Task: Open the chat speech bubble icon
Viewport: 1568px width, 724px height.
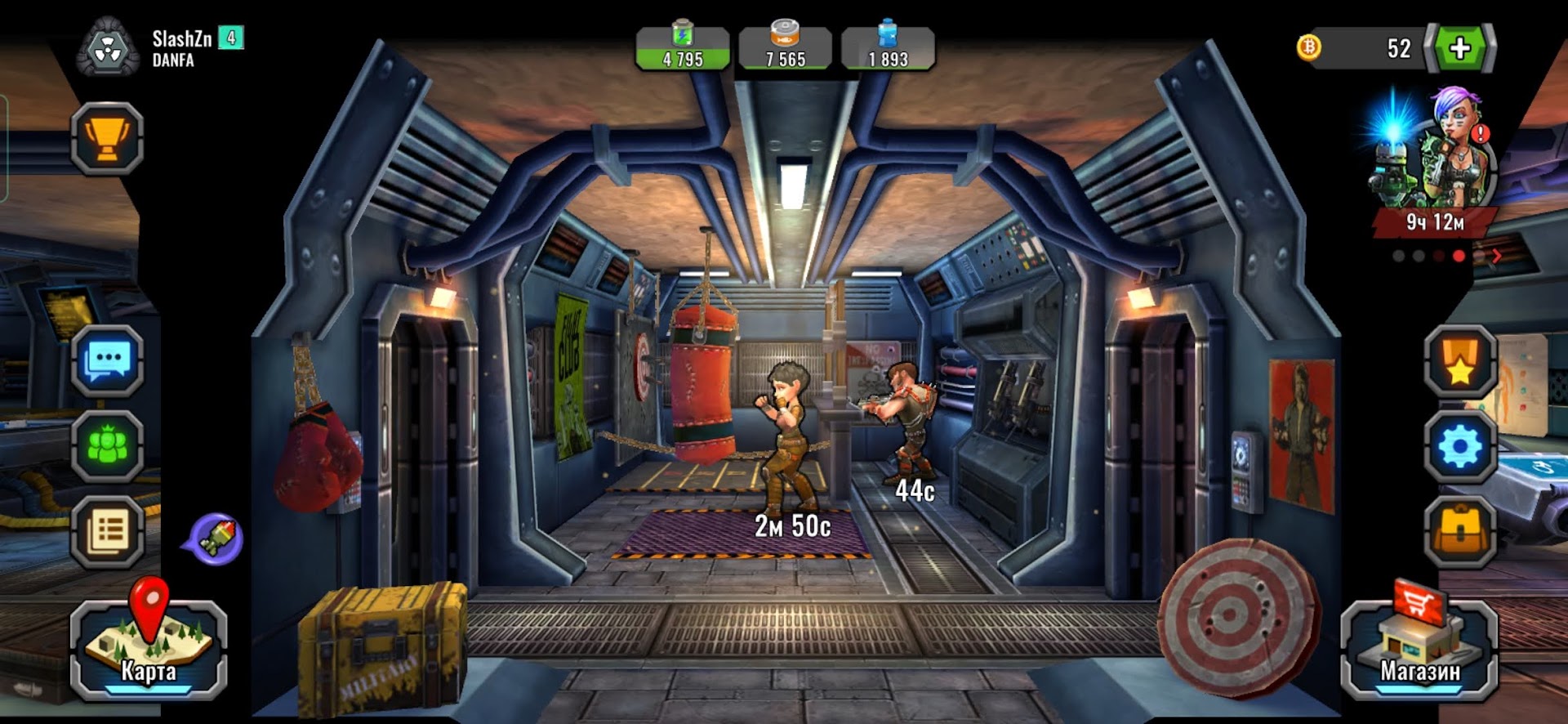Action: [x=107, y=360]
